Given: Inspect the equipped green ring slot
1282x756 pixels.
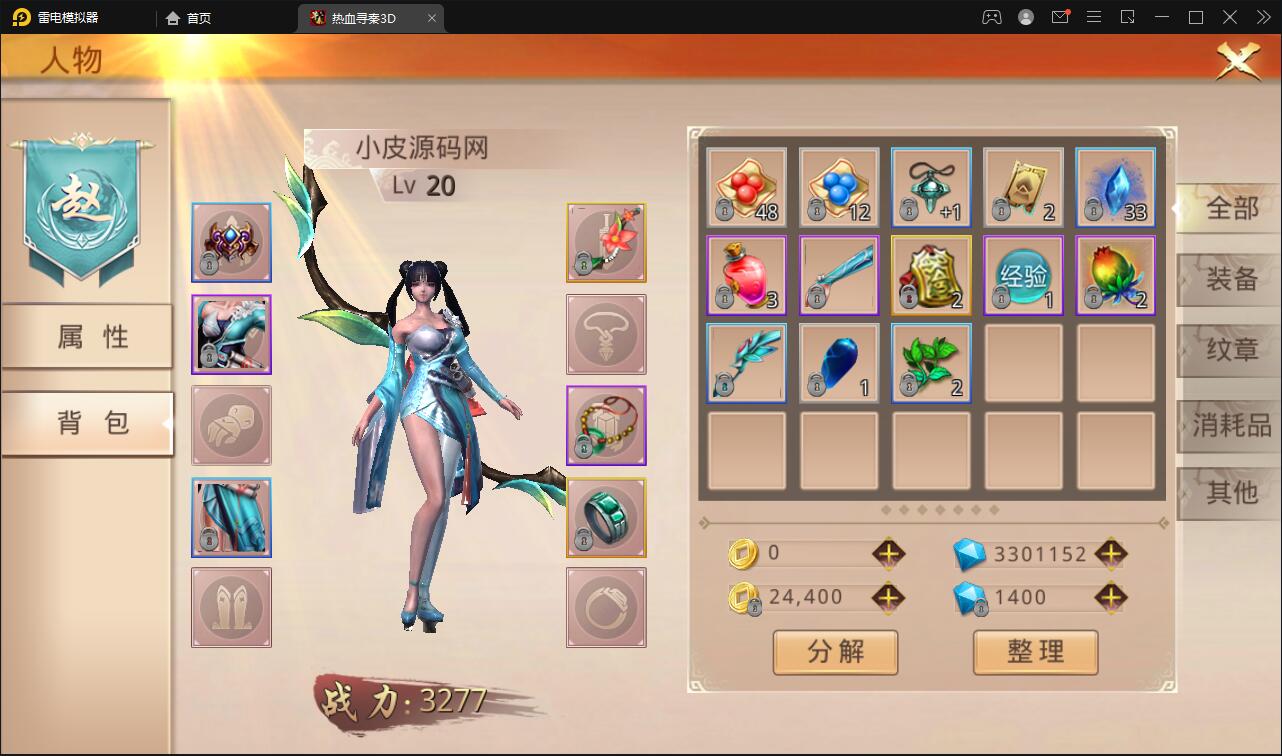Looking at the screenshot, I should [x=606, y=517].
